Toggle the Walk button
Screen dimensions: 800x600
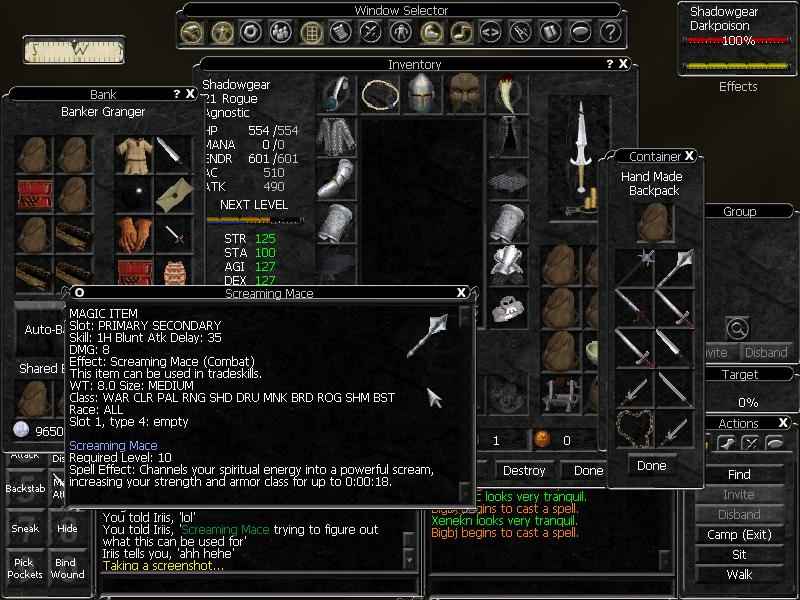click(x=739, y=574)
